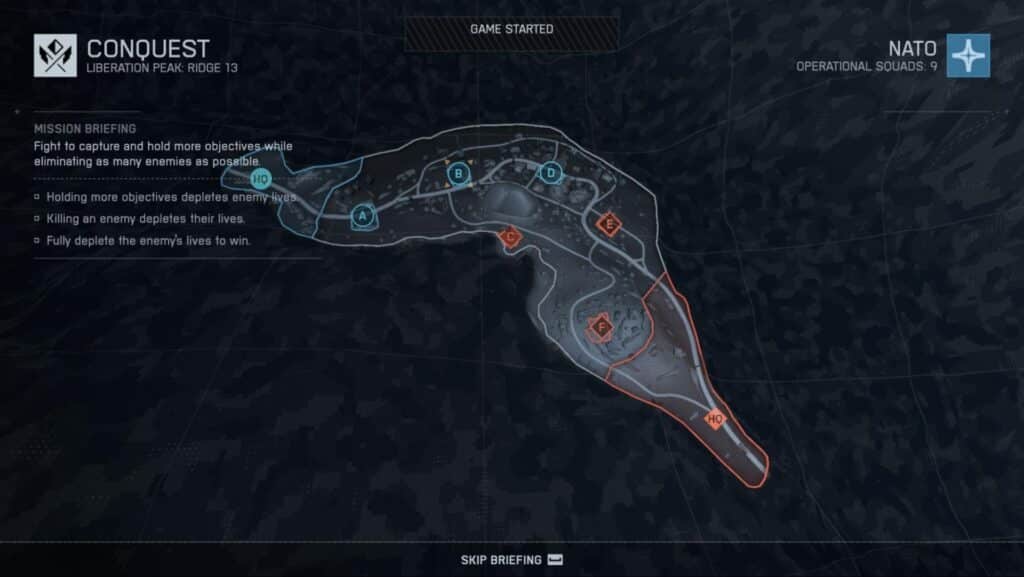Viewport: 1024px width, 577px height.
Task: Click the red objective C marker
Action: click(510, 237)
